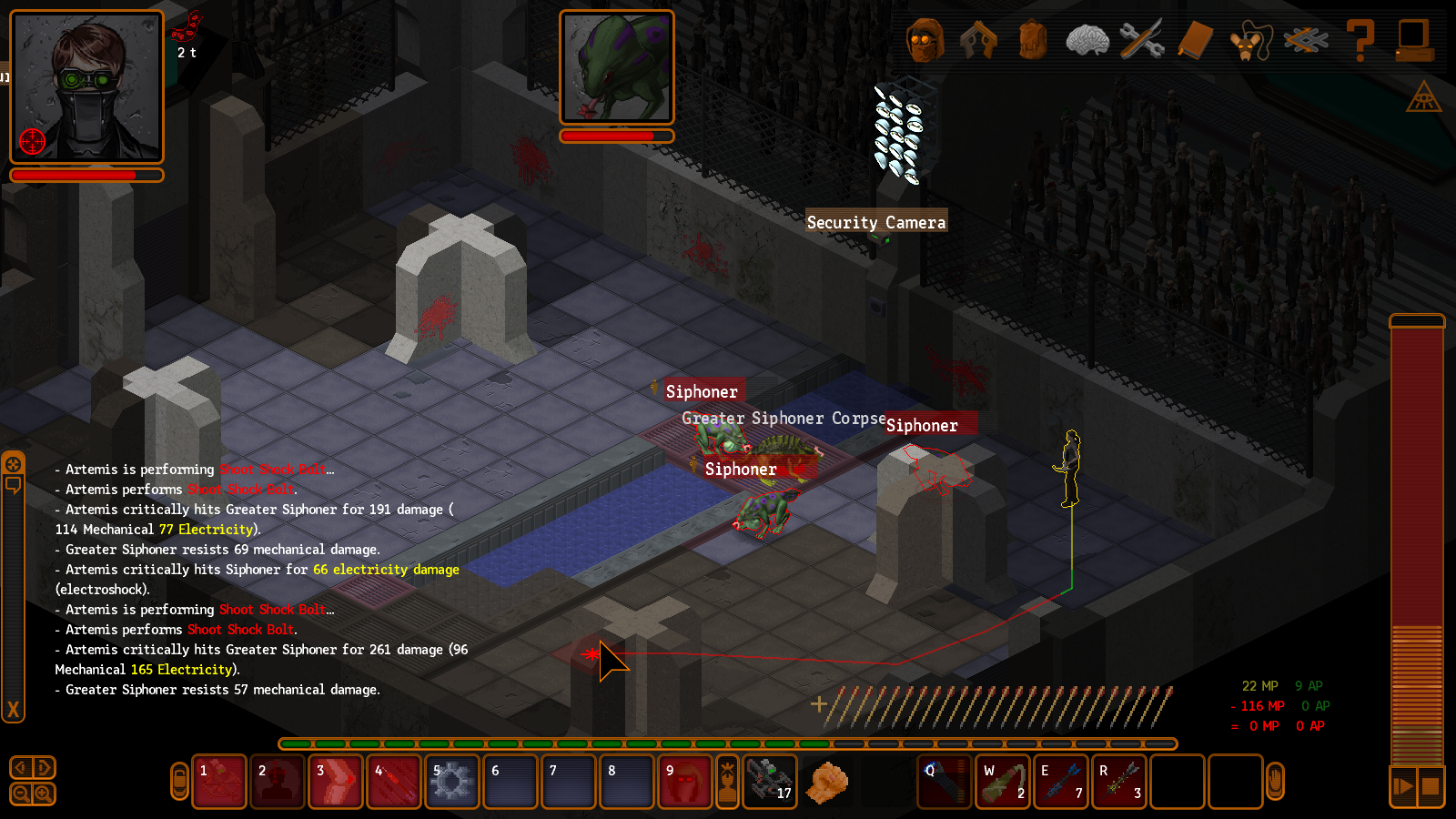Open the brain abilities window
Screen dimensions: 1456x819
[1087, 41]
